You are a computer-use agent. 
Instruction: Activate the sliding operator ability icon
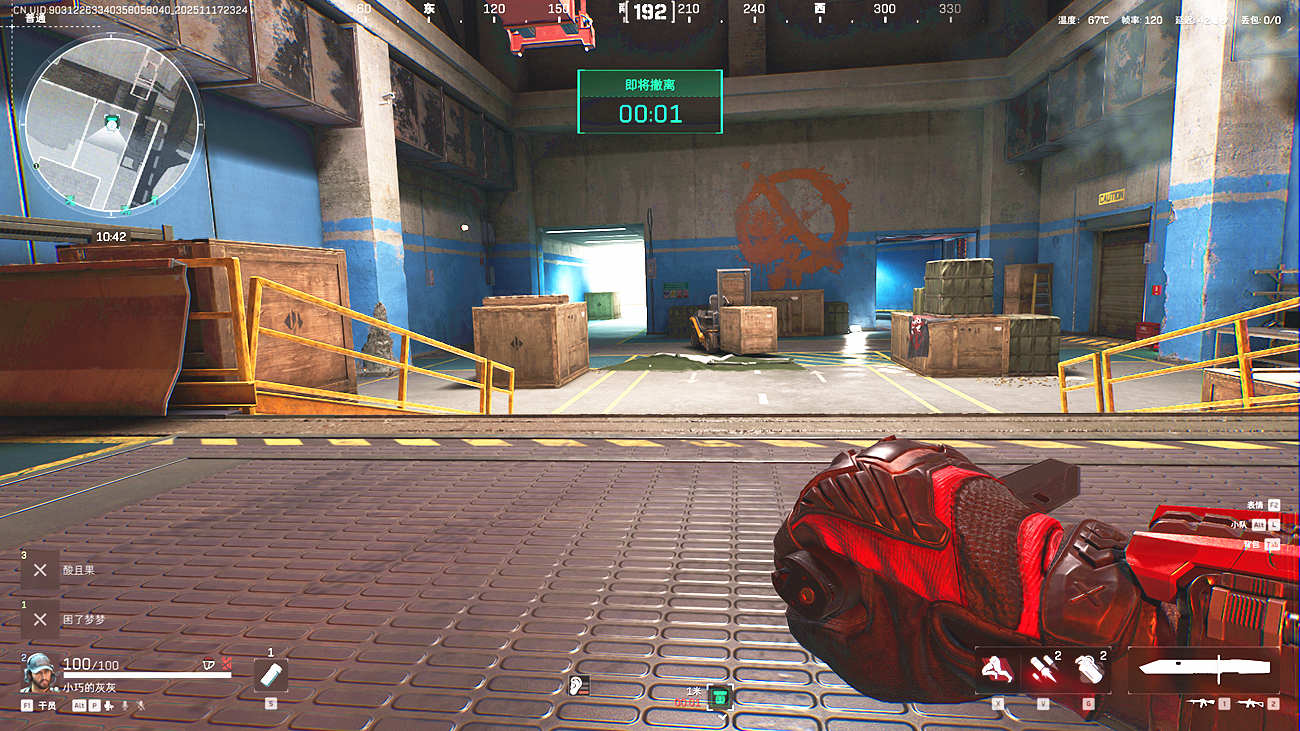point(997,670)
